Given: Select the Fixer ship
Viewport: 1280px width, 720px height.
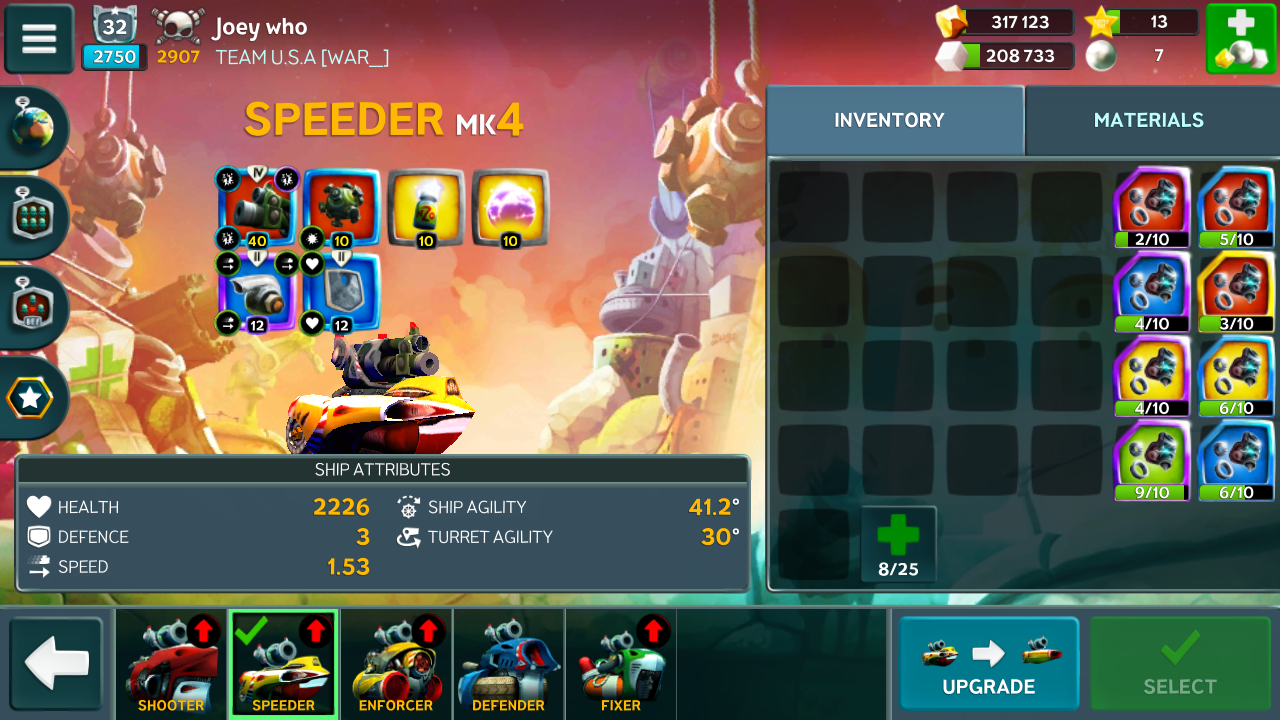Looking at the screenshot, I should pos(621,664).
